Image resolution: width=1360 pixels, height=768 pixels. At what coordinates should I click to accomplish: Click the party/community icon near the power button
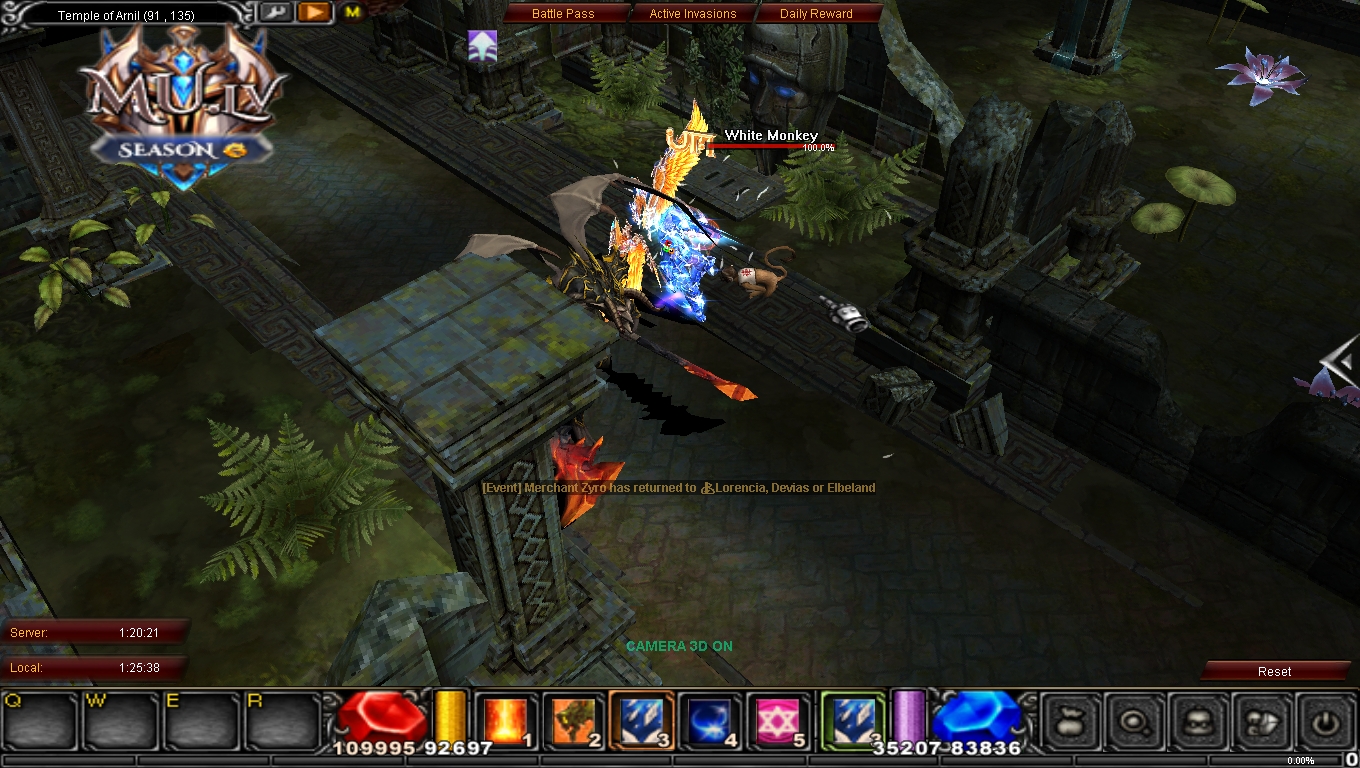click(x=1262, y=721)
